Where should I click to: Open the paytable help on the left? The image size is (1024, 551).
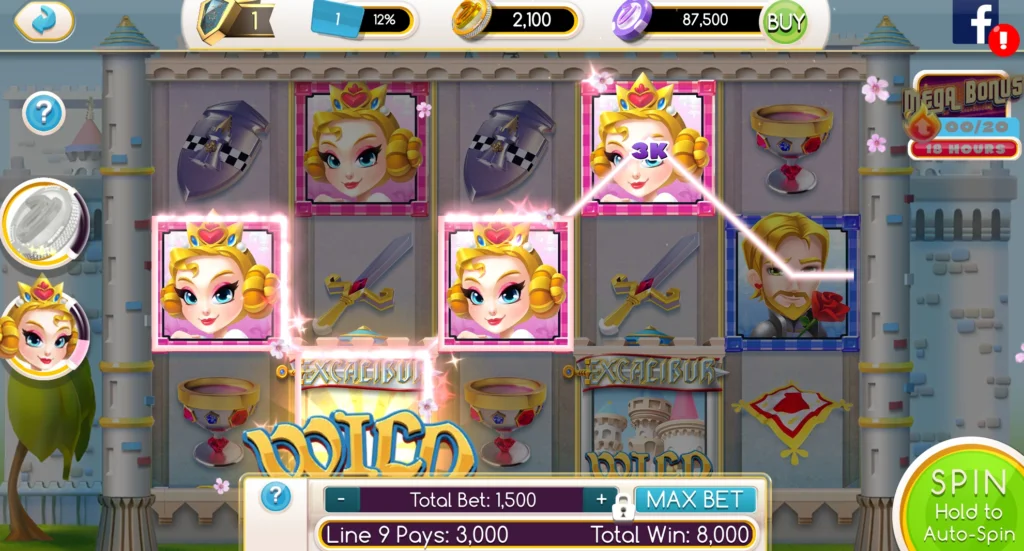pyautogui.click(x=43, y=114)
